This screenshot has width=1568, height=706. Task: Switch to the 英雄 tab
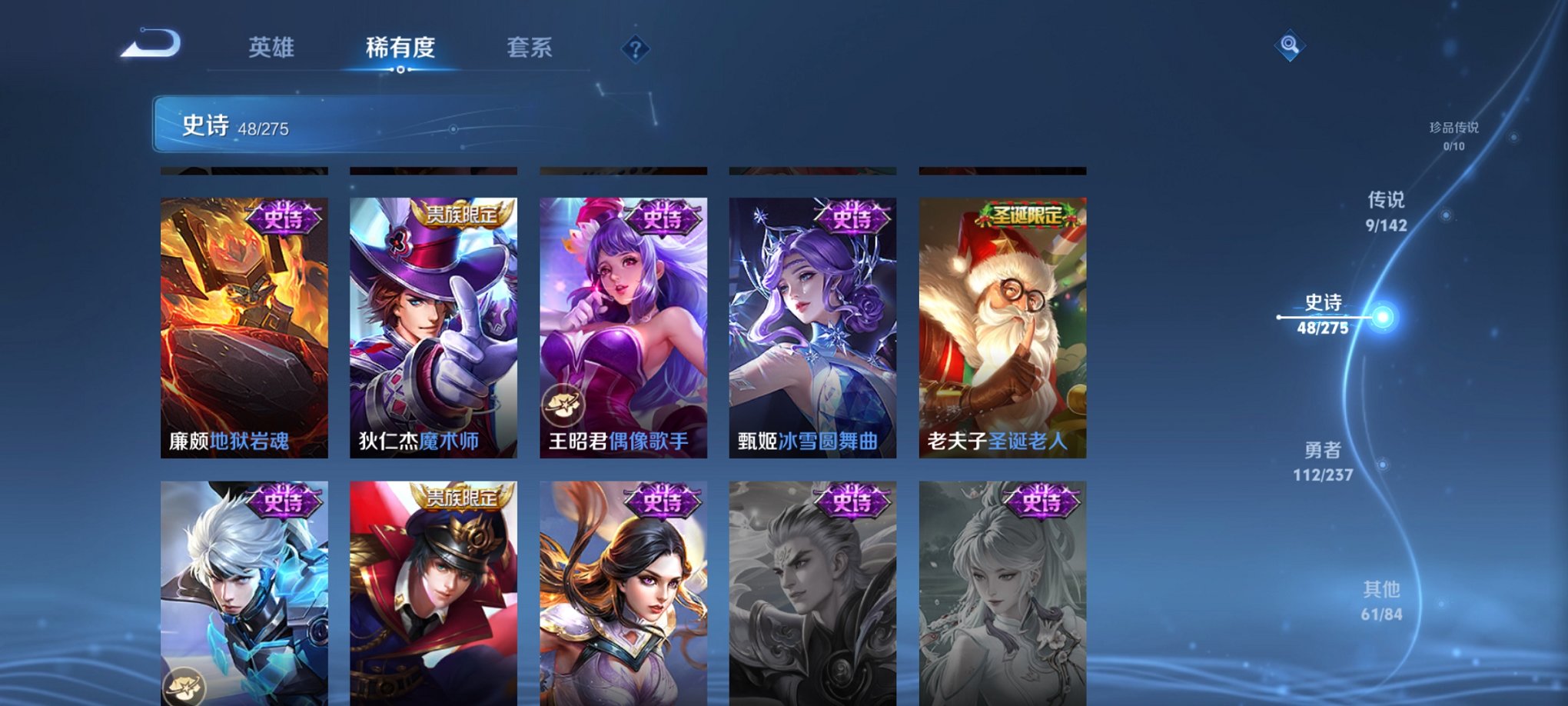tap(271, 46)
